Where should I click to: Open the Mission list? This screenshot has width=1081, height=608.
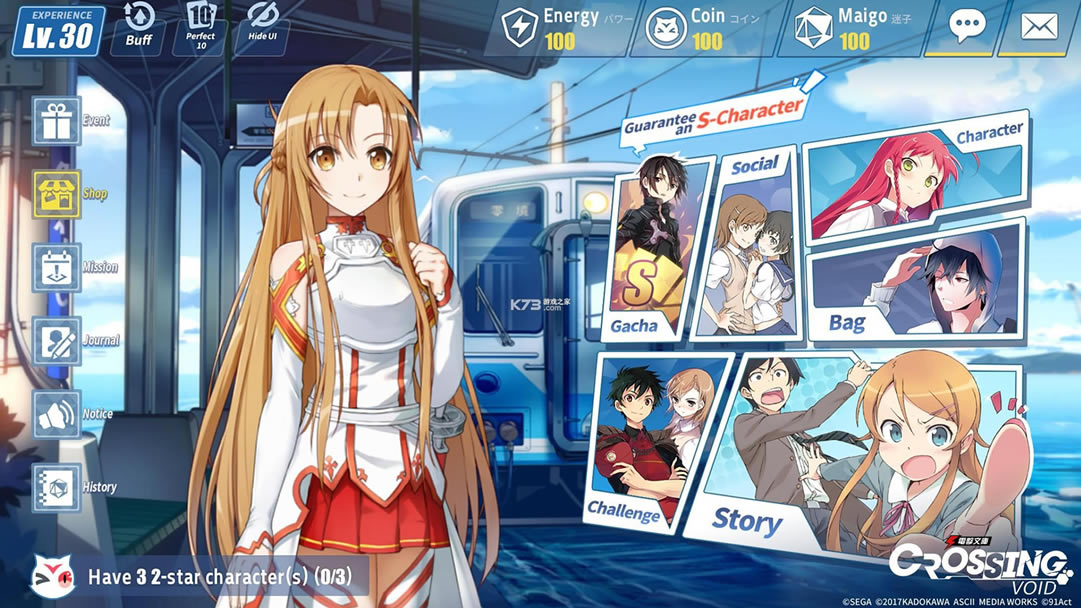click(x=57, y=267)
